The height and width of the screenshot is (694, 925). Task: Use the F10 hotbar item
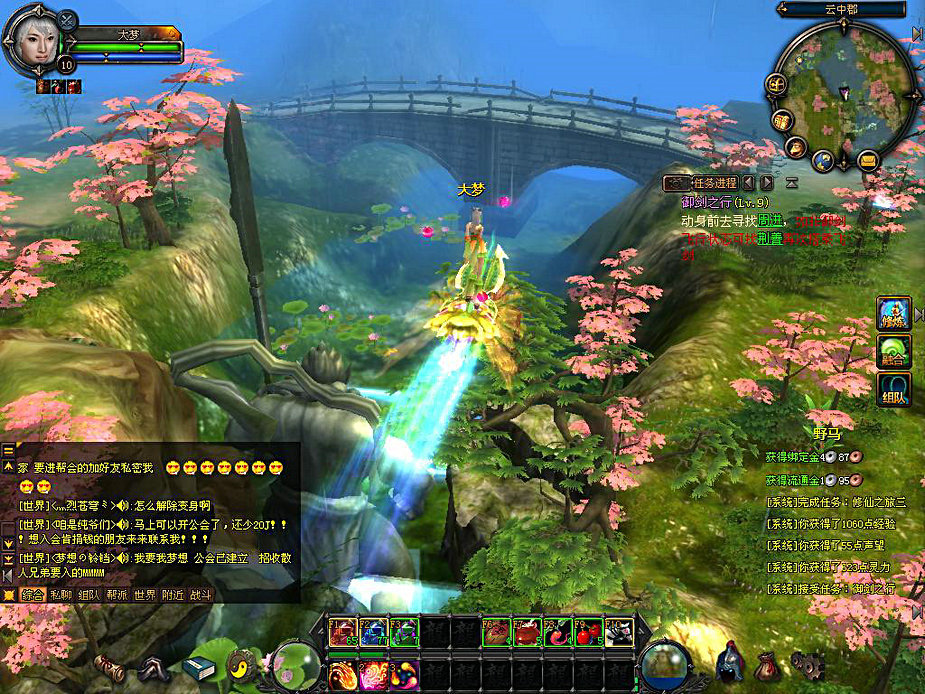619,632
